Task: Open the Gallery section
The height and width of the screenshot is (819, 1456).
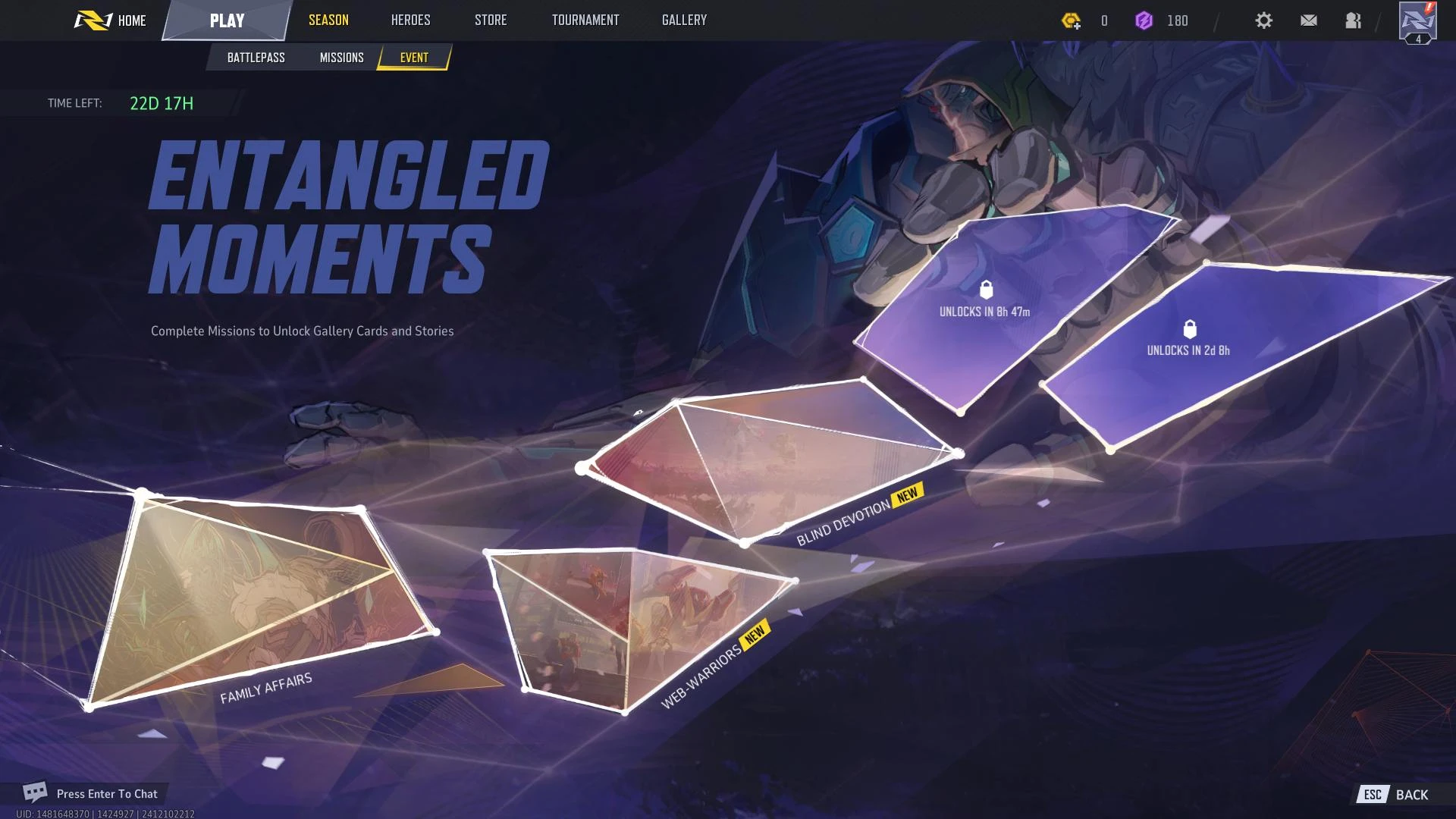Action: [684, 20]
